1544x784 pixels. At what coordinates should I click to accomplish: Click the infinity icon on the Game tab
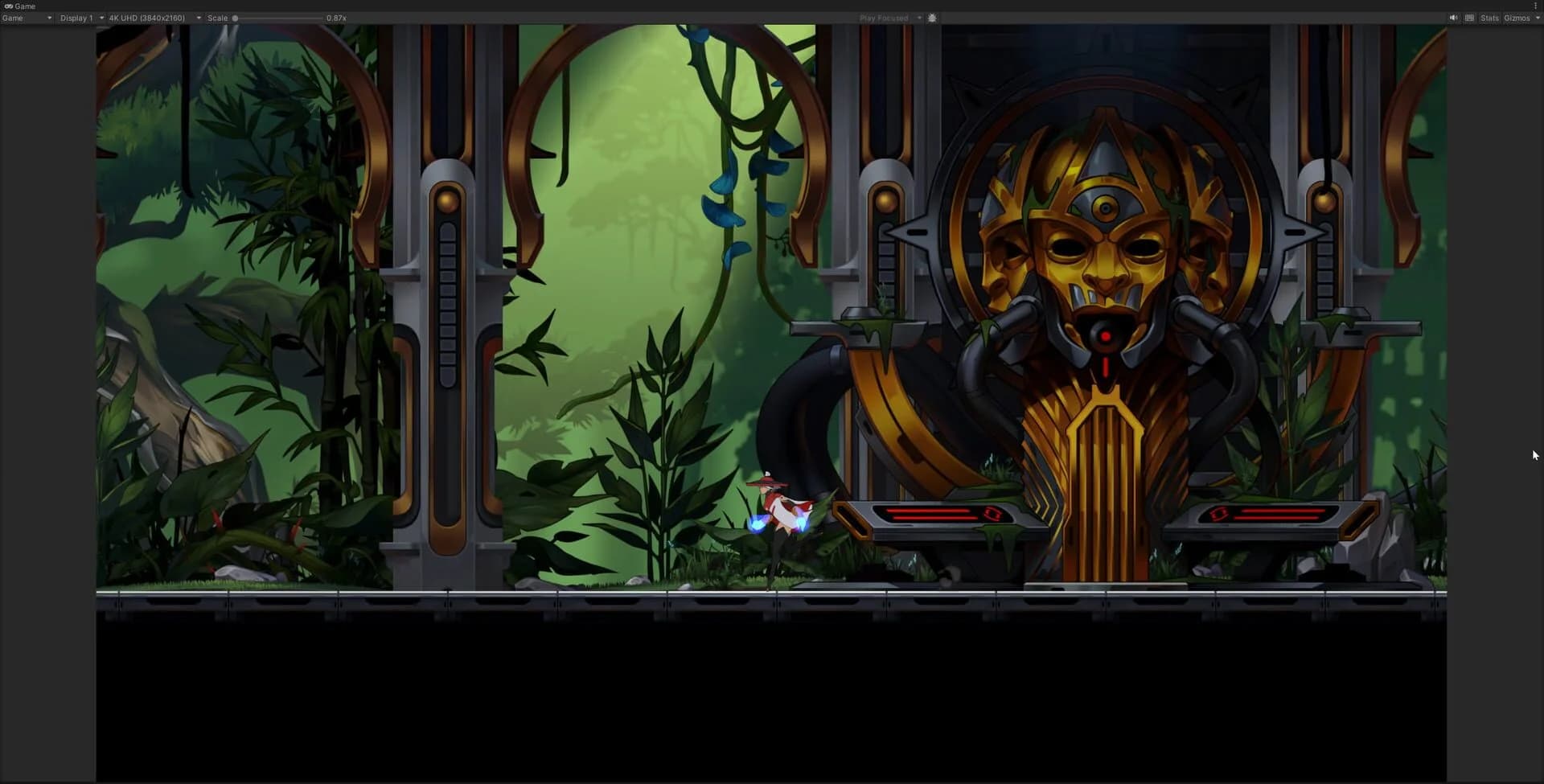click(x=9, y=6)
